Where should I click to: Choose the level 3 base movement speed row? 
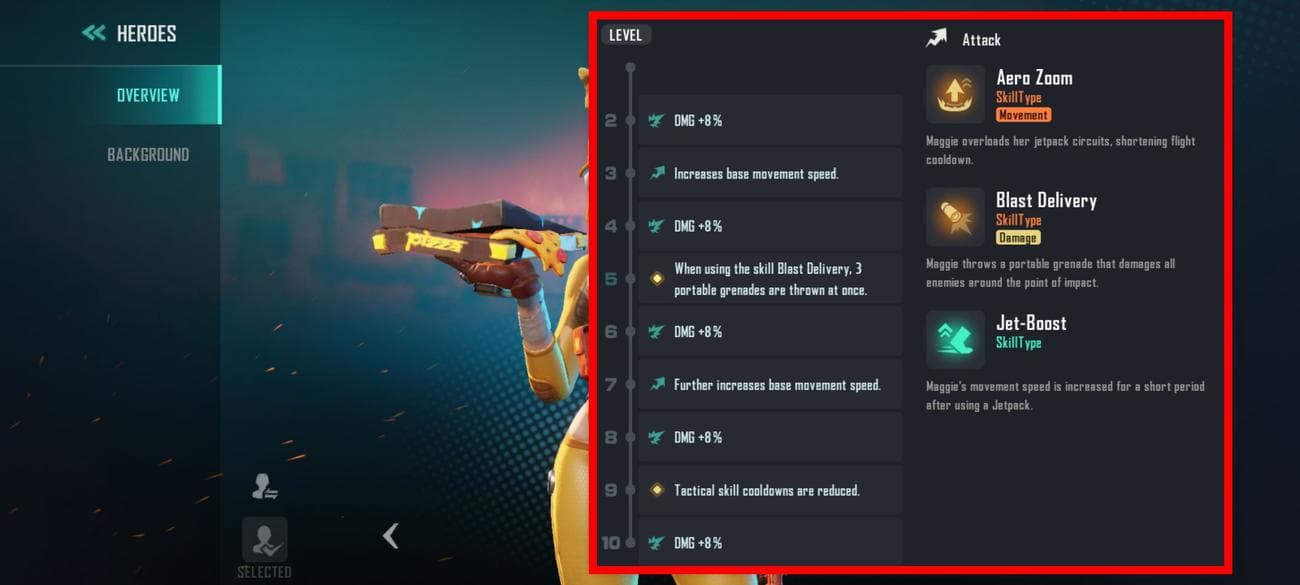pos(769,173)
